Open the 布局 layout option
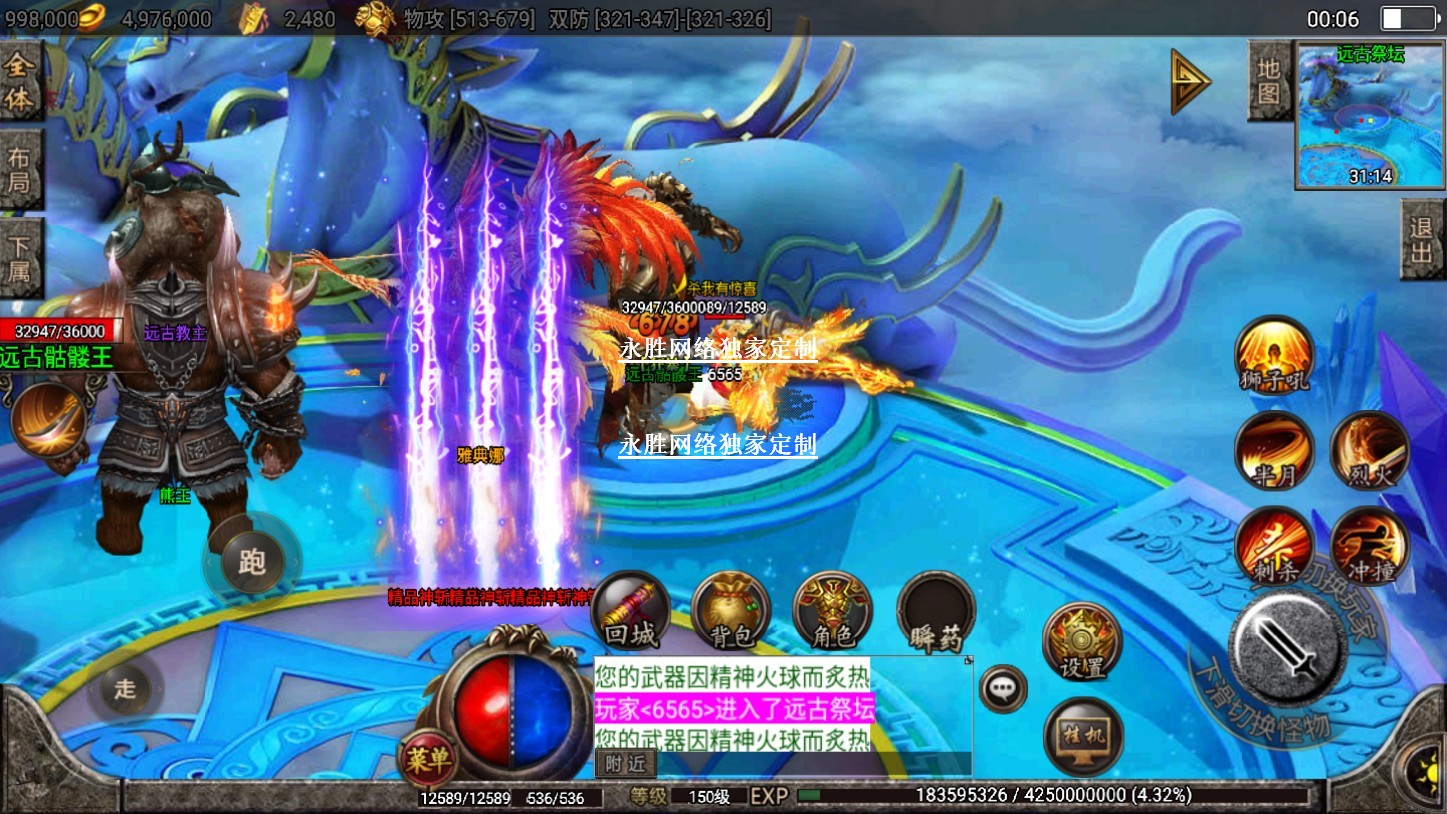Screen dimensions: 1447x814 click(x=20, y=170)
